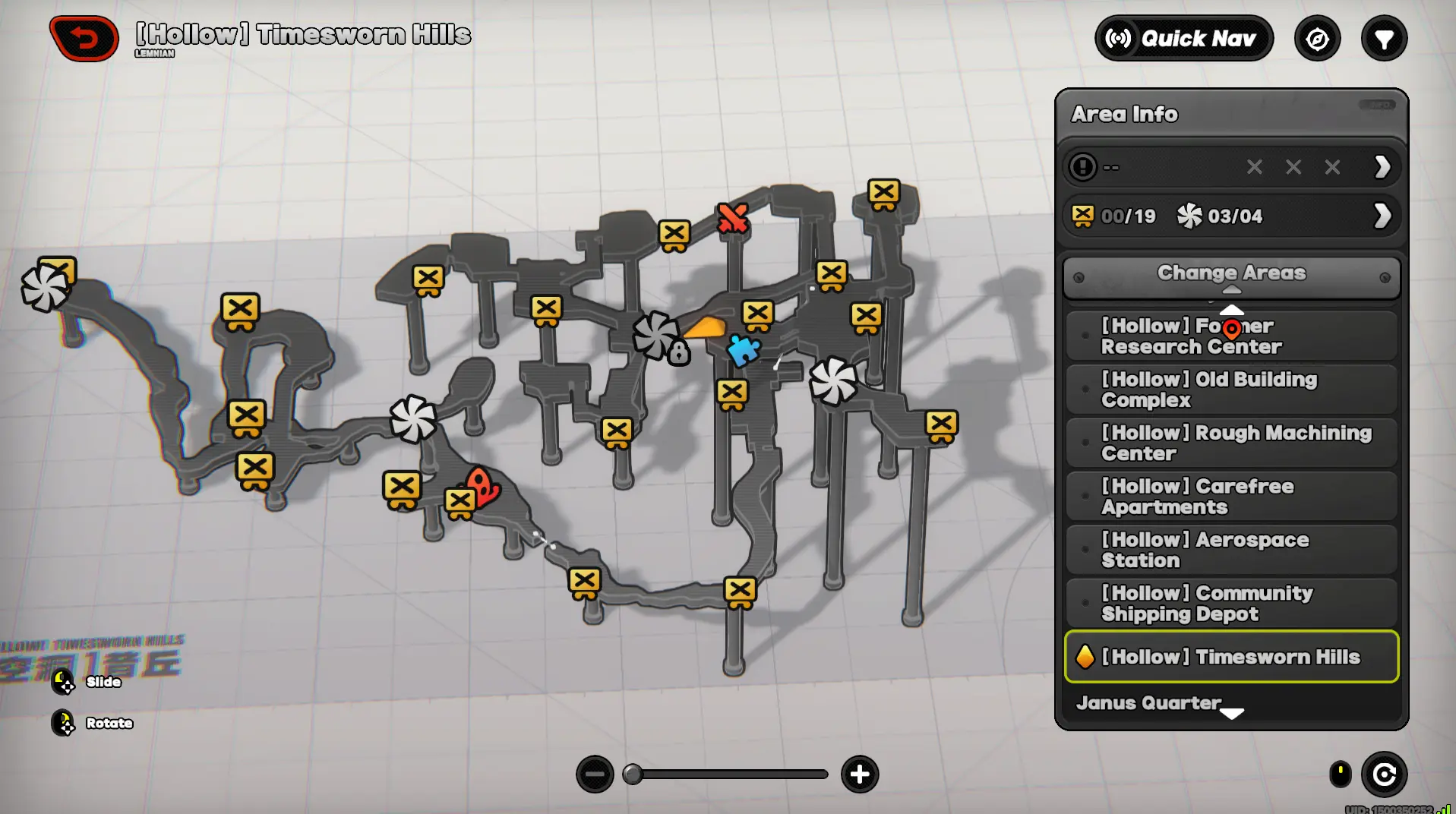The height and width of the screenshot is (814, 1456).
Task: Select highlighted Hollow Timesworn Hills entry
Action: point(1231,657)
